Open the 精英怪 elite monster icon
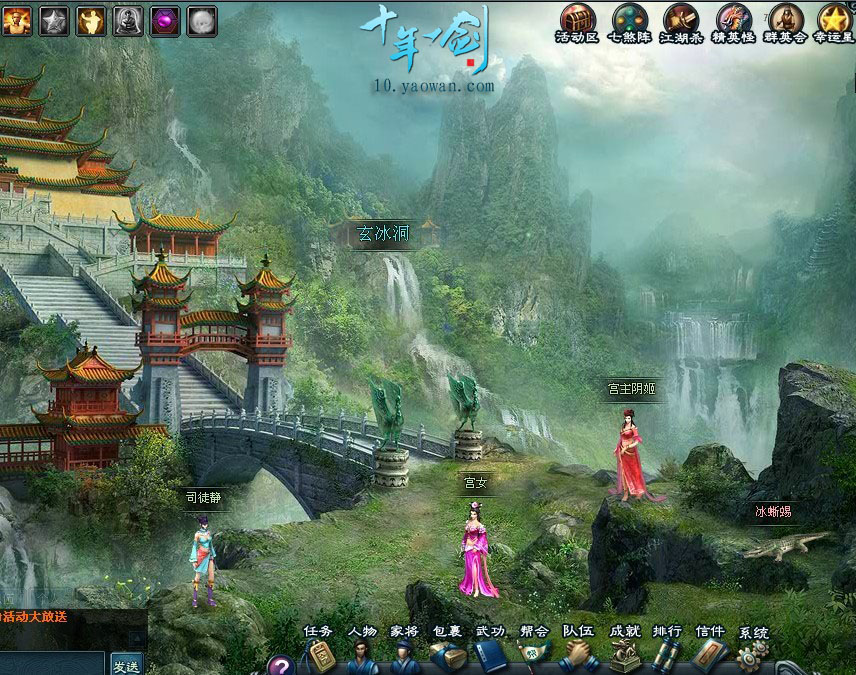This screenshot has width=856, height=675. (x=734, y=18)
